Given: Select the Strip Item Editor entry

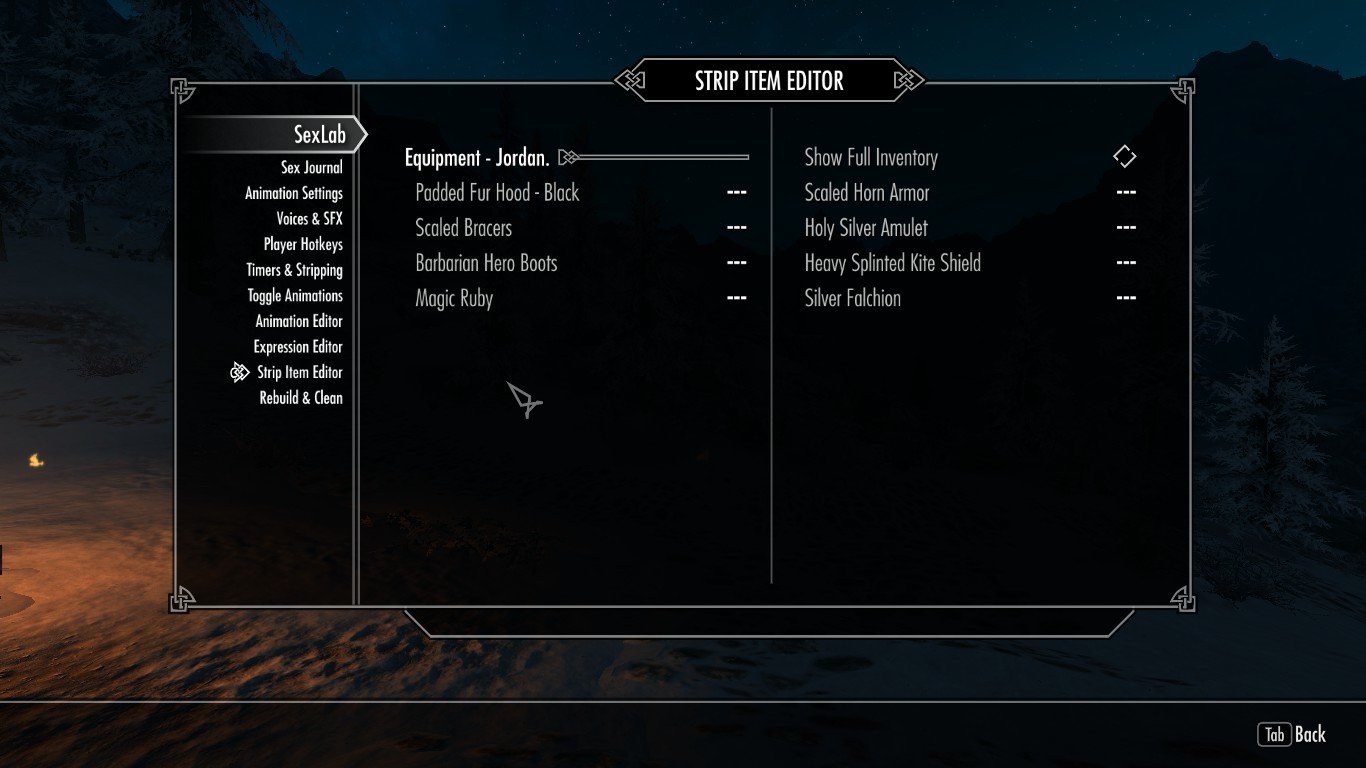Looking at the screenshot, I should pyautogui.click(x=299, y=373).
